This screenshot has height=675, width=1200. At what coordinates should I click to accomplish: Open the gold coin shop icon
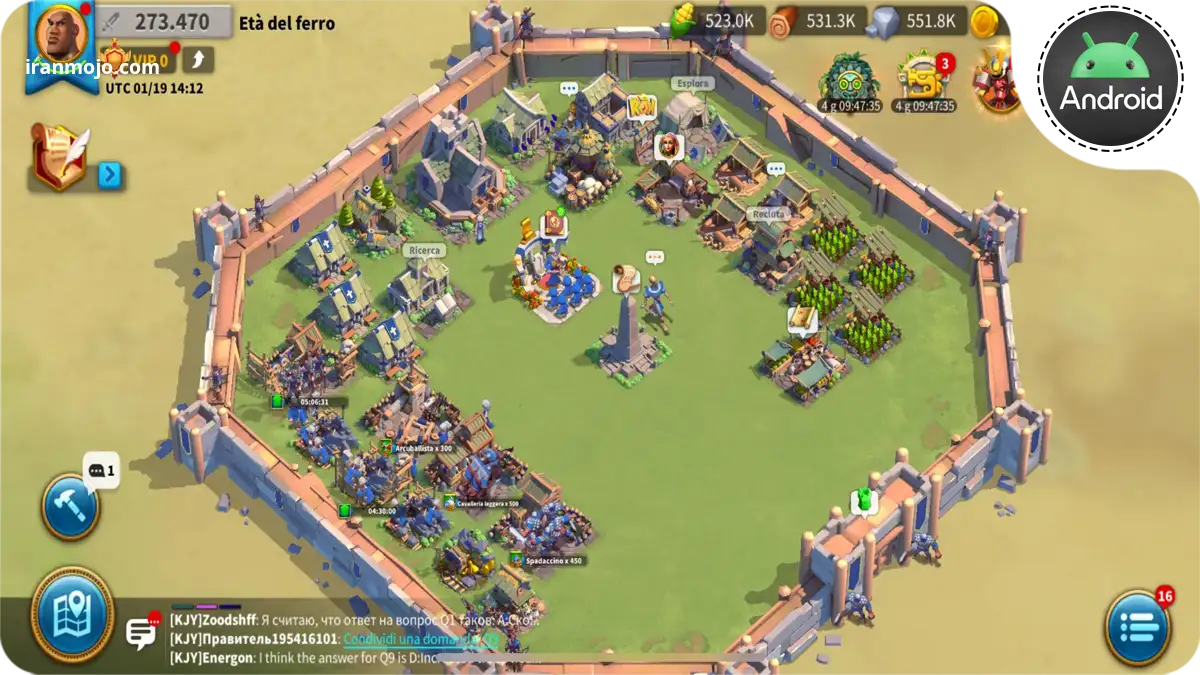[985, 21]
